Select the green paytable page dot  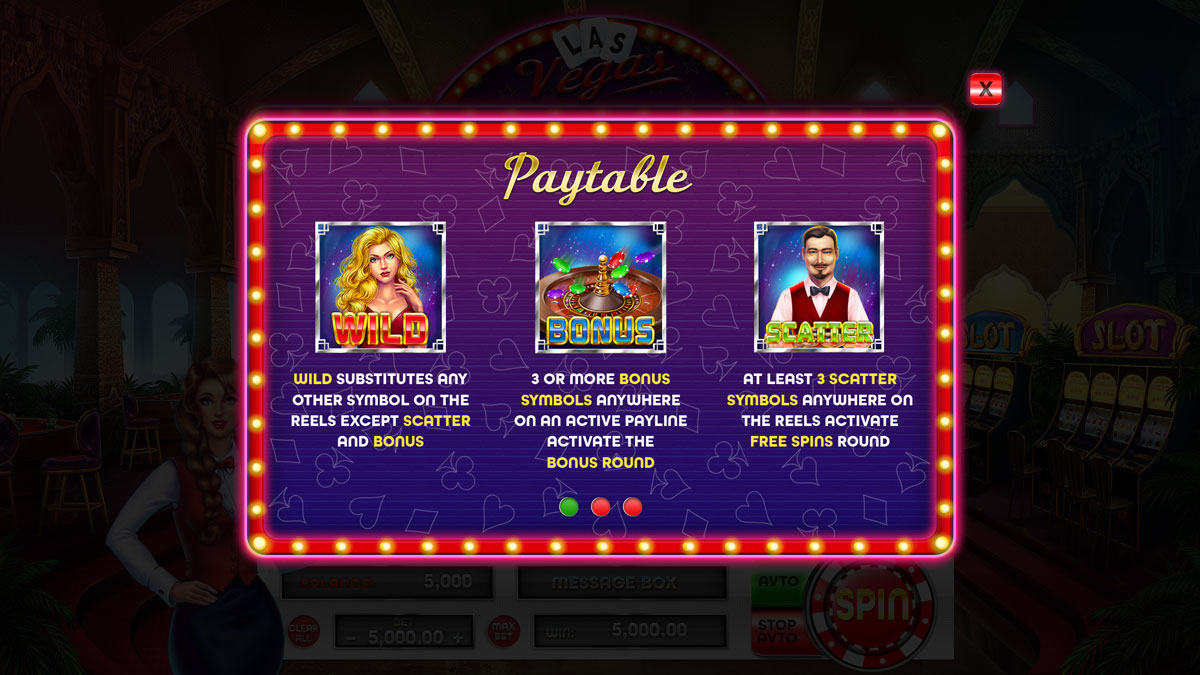pyautogui.click(x=569, y=507)
